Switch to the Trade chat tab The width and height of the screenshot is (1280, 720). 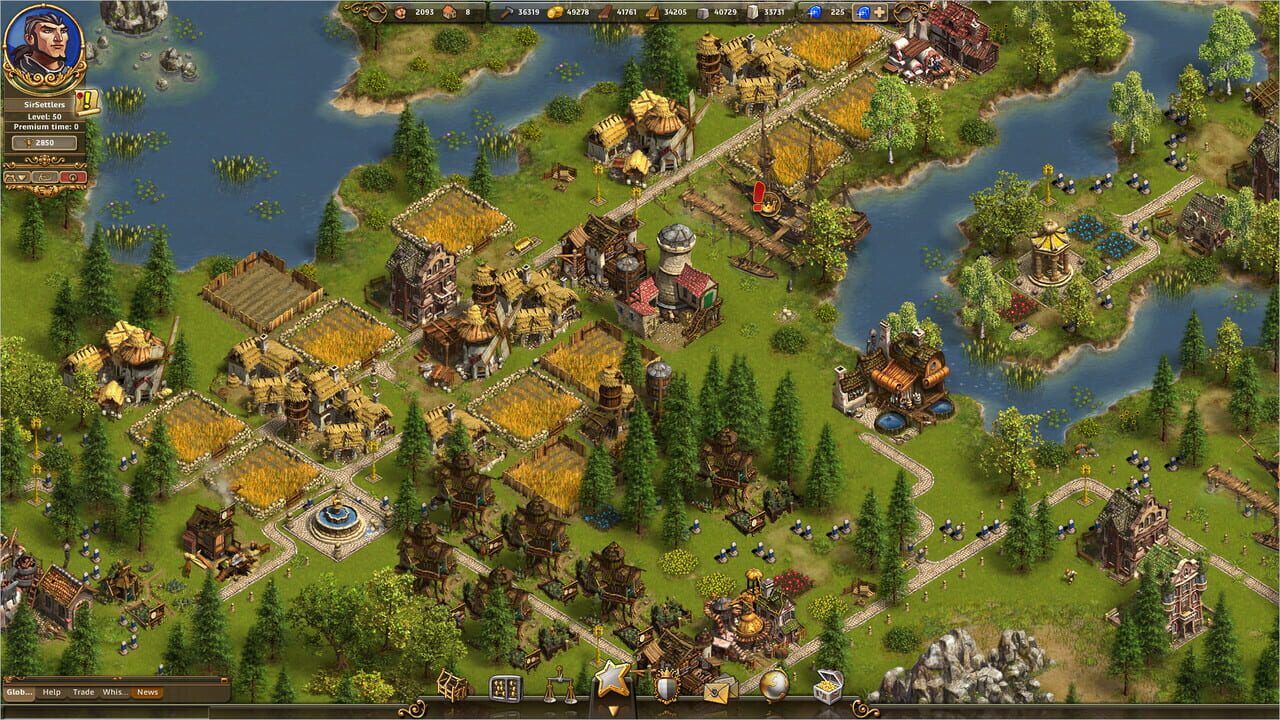click(84, 692)
